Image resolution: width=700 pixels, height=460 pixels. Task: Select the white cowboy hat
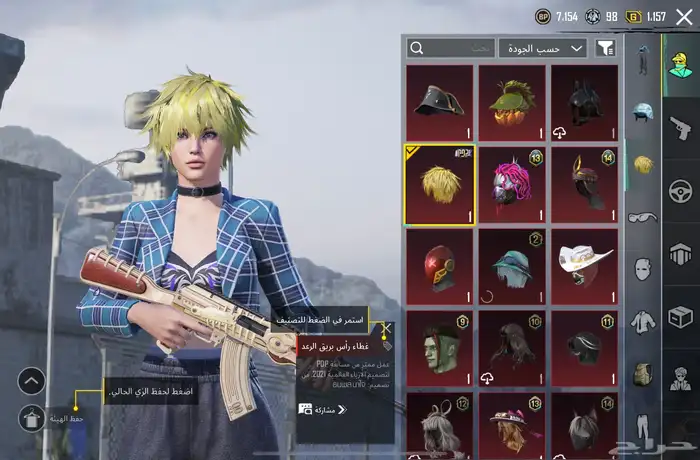click(585, 266)
